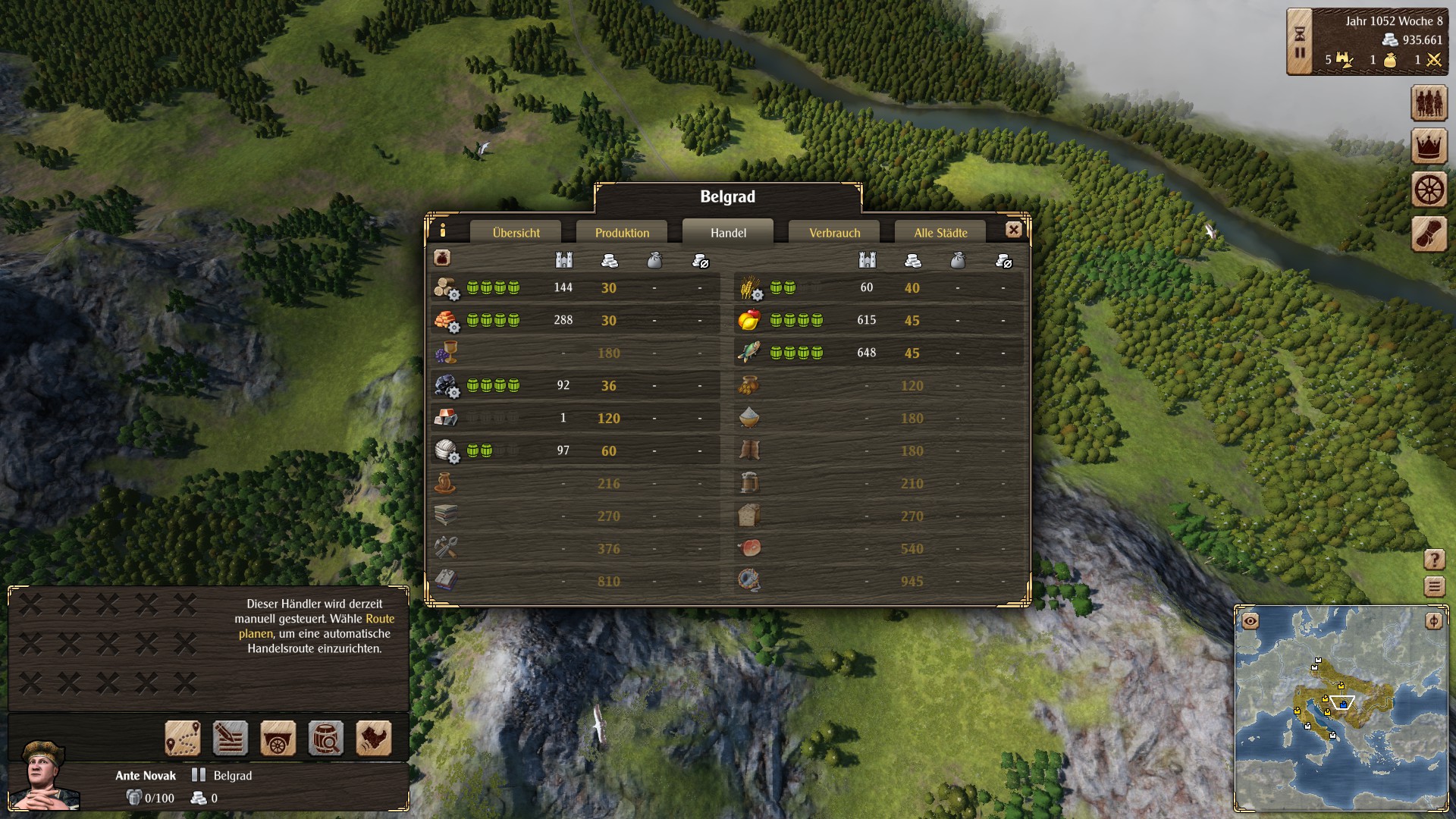Open the people group menu button

1429,102
